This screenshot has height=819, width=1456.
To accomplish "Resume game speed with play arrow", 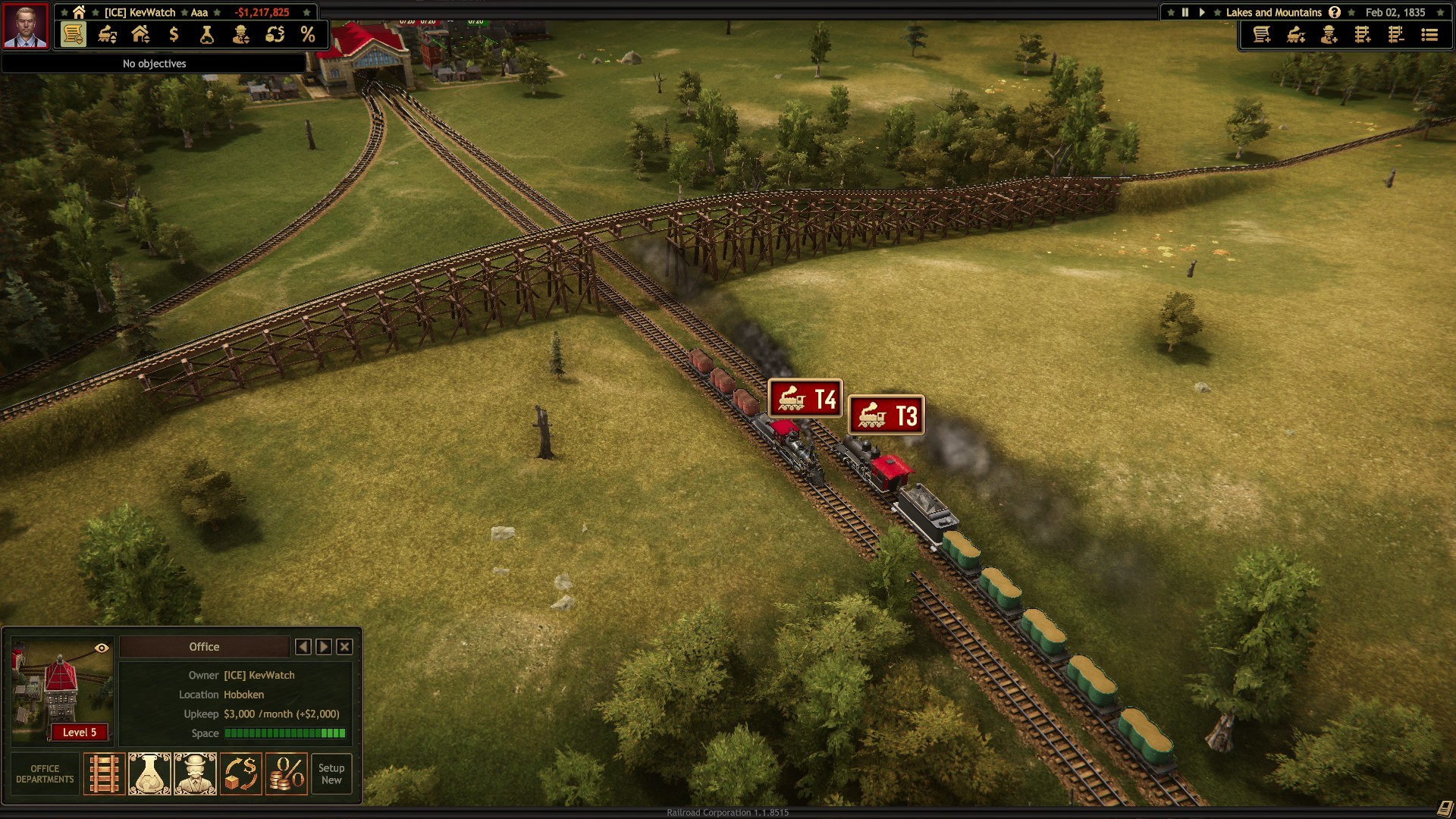I will pyautogui.click(x=1202, y=12).
